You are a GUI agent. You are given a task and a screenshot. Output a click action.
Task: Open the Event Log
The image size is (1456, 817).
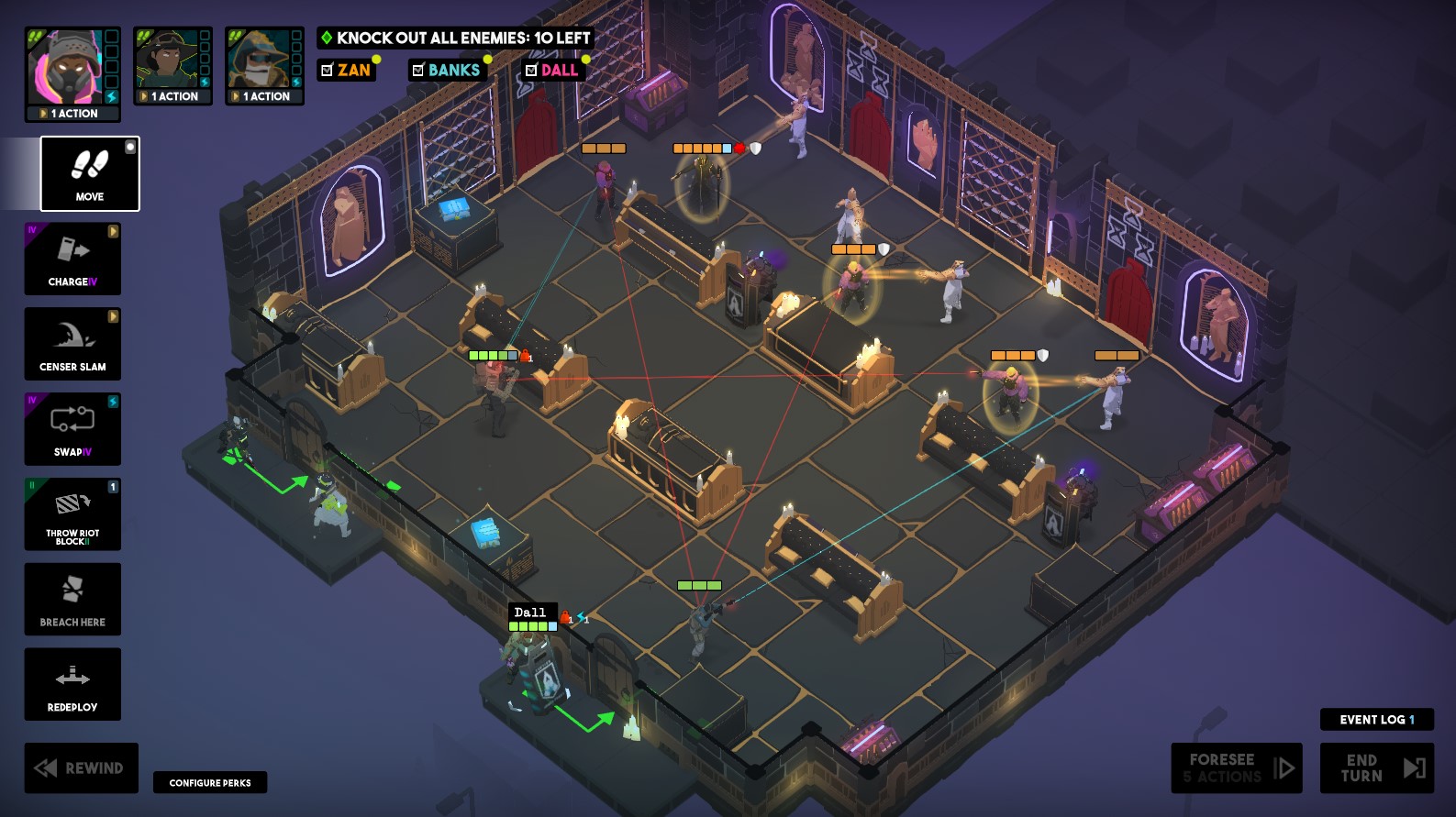pyautogui.click(x=1375, y=720)
